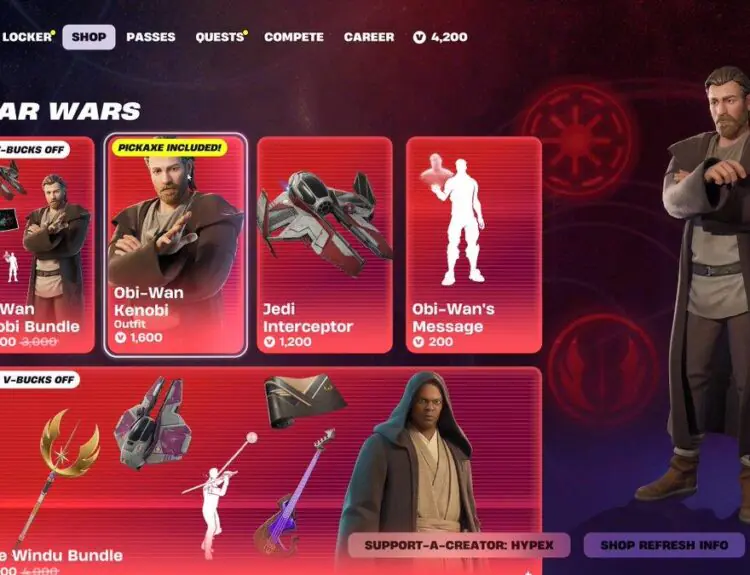Open the Compete tab
This screenshot has width=750, height=575.
pos(294,37)
